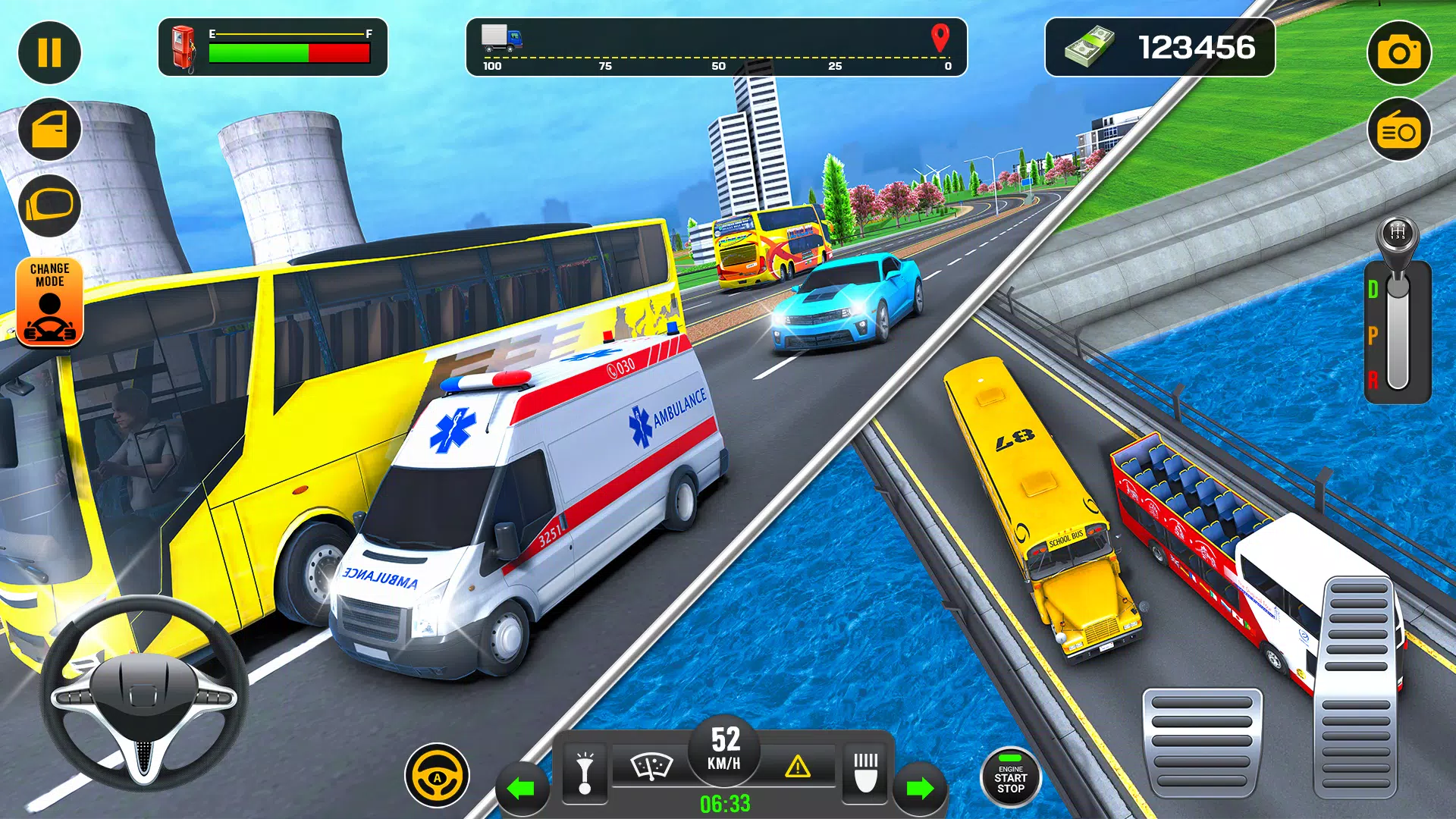Toggle the windshield wipers icon
This screenshot has width=1456, height=819.
click(652, 766)
